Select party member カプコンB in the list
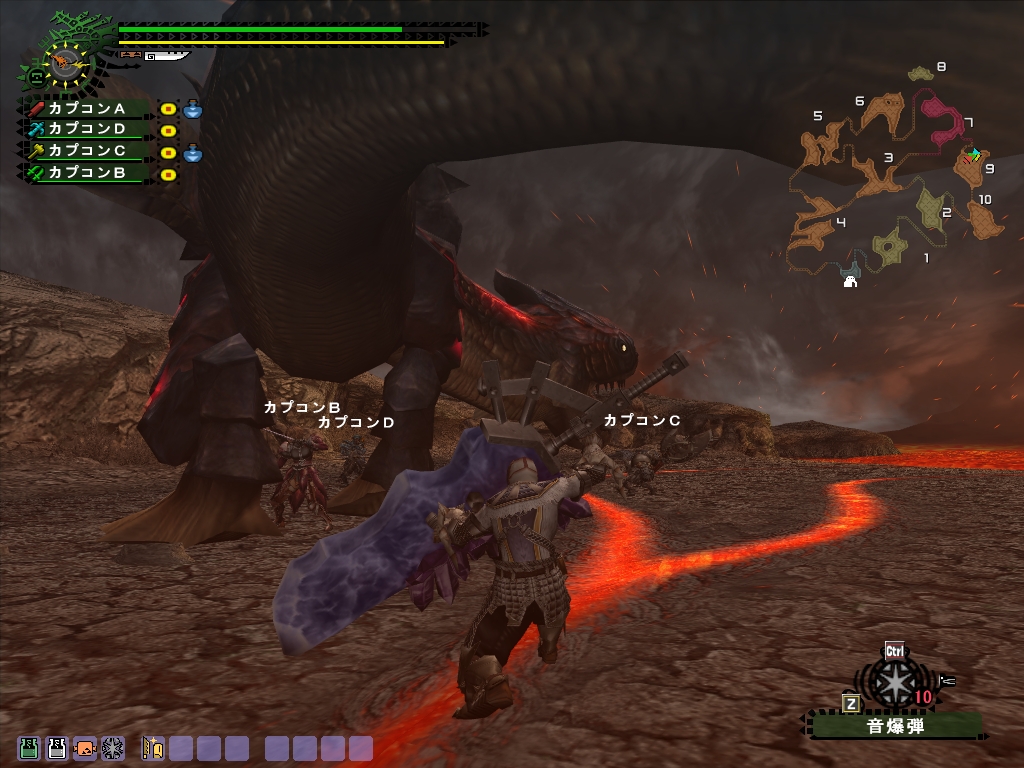The width and height of the screenshot is (1024, 768). 87,173
